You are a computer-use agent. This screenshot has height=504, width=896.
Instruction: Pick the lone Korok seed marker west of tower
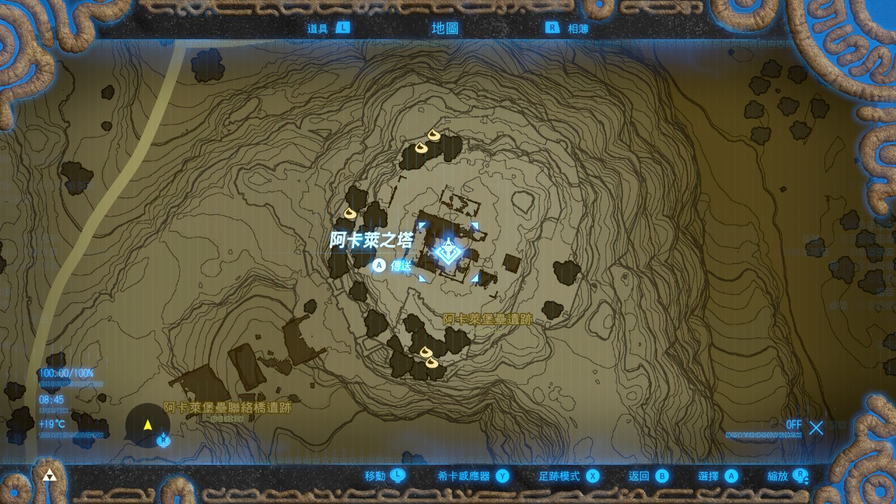(x=350, y=213)
